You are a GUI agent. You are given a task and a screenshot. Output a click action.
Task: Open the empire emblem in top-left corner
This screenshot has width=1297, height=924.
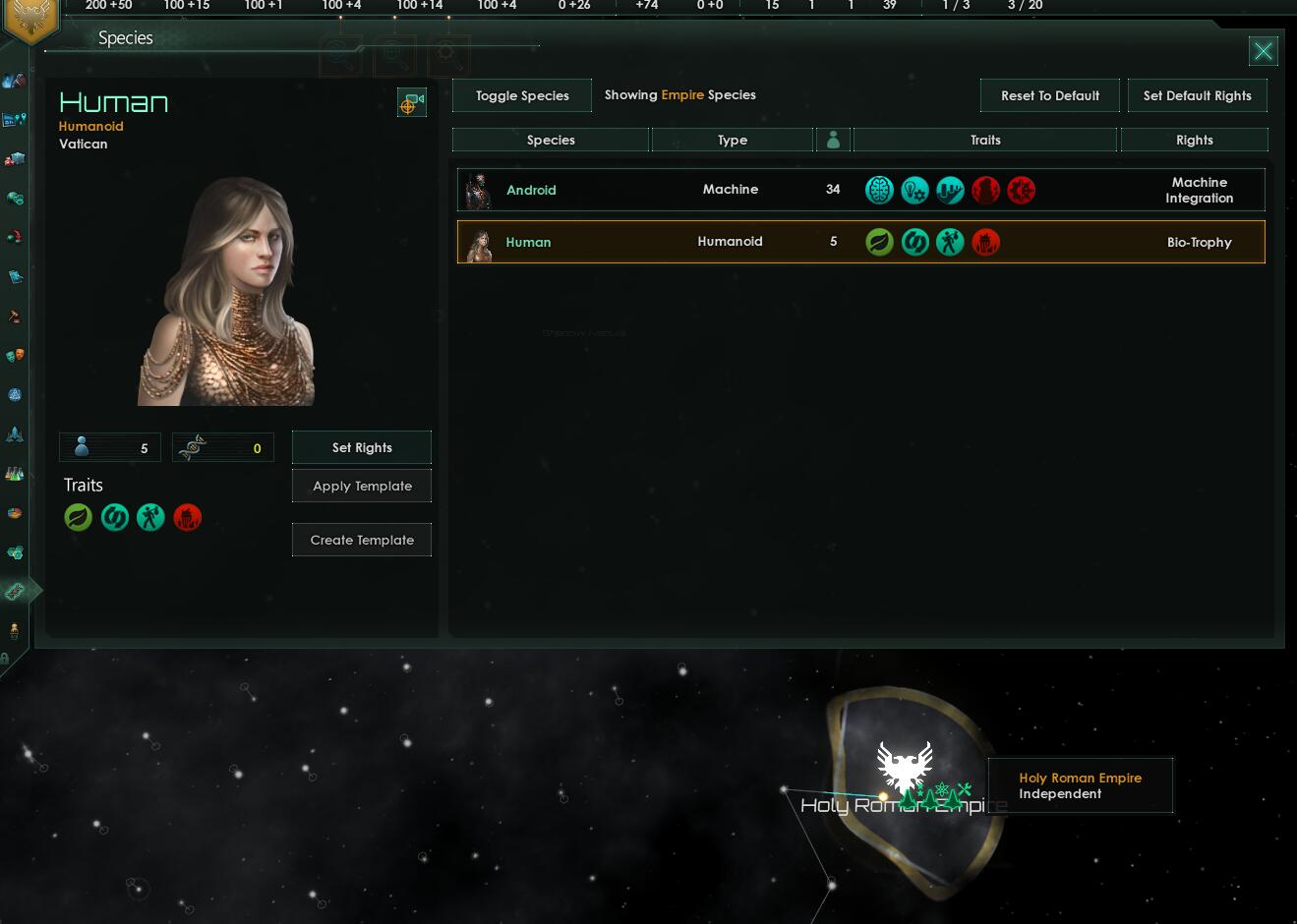click(x=30, y=18)
